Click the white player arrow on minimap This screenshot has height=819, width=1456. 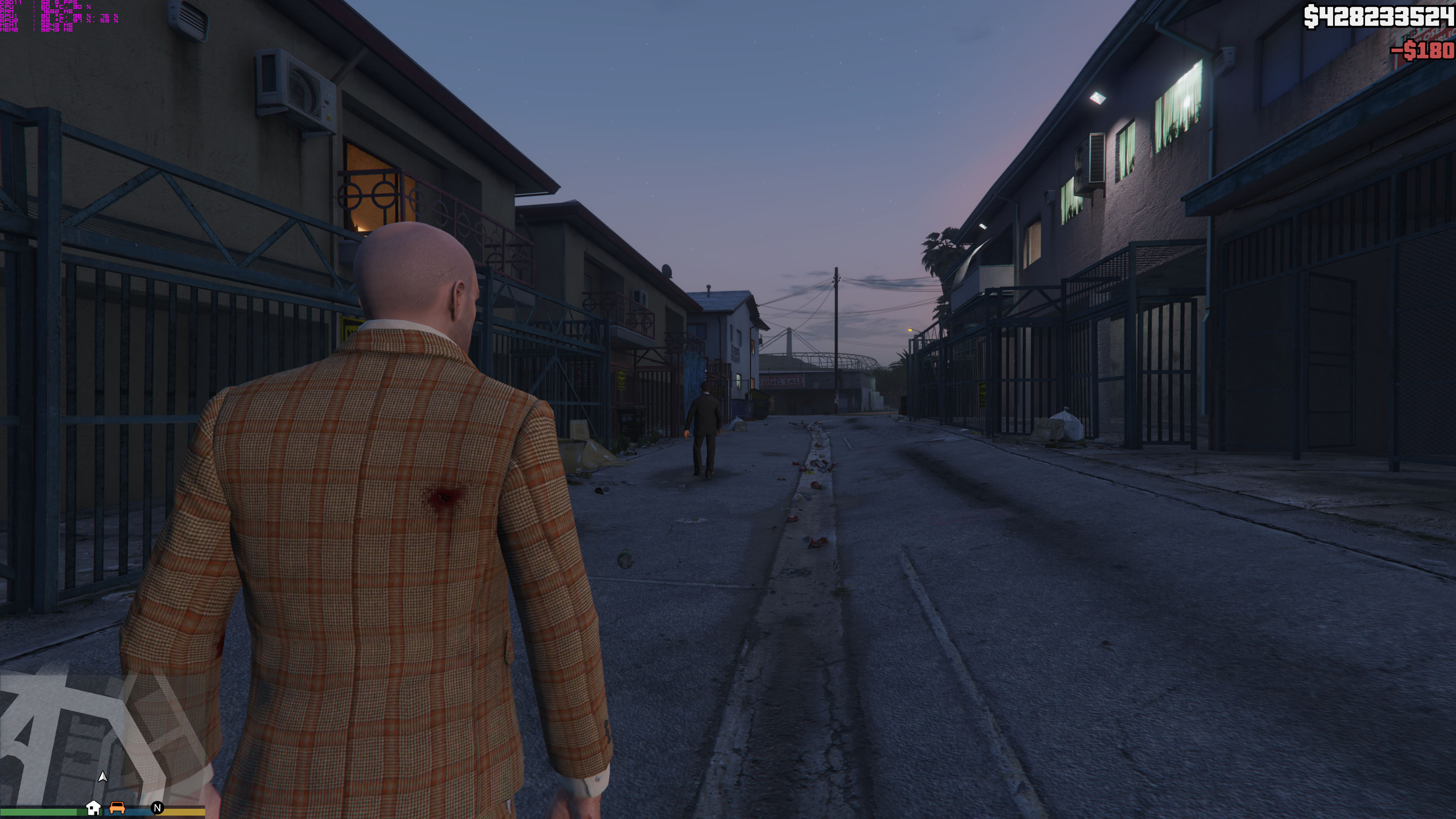(102, 777)
